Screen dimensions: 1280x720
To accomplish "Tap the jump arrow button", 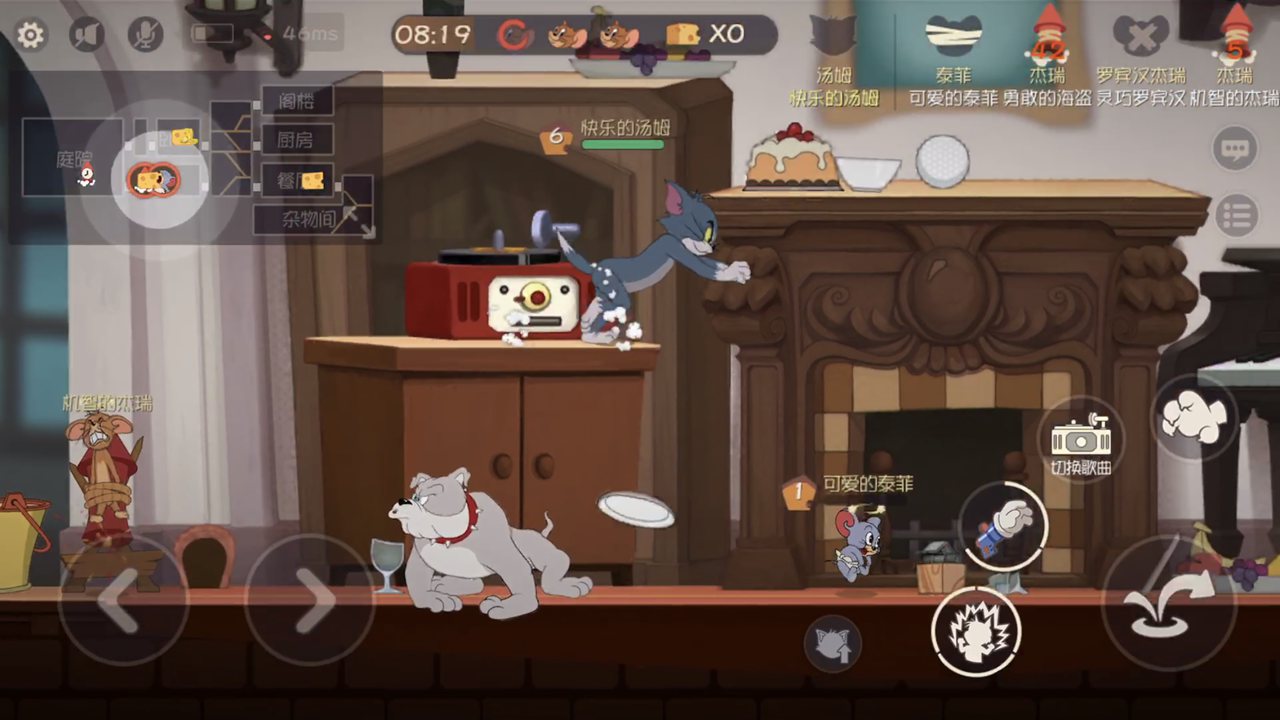I will [x=1168, y=603].
